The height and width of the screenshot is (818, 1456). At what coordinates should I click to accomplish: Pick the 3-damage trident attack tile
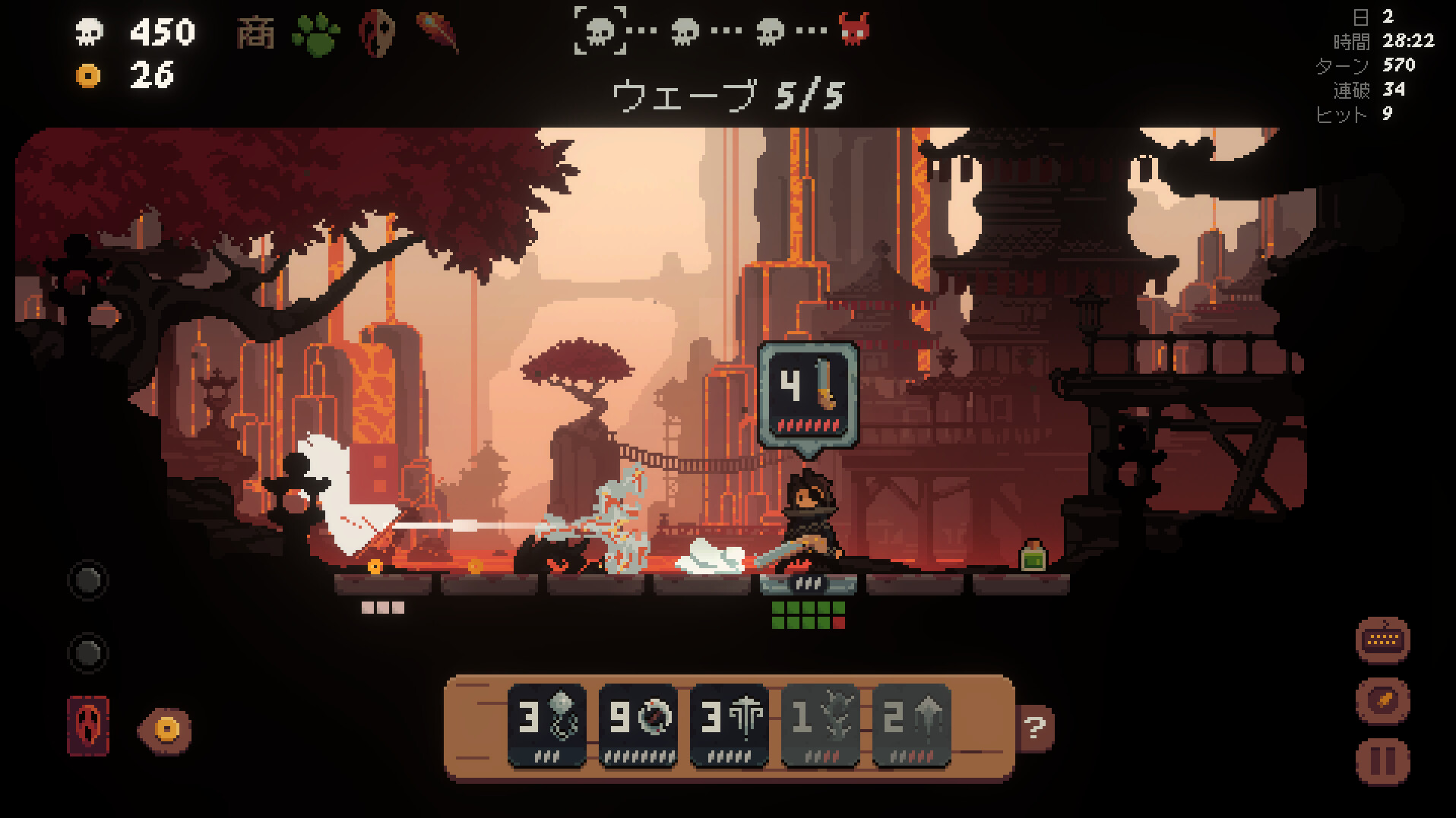[729, 725]
